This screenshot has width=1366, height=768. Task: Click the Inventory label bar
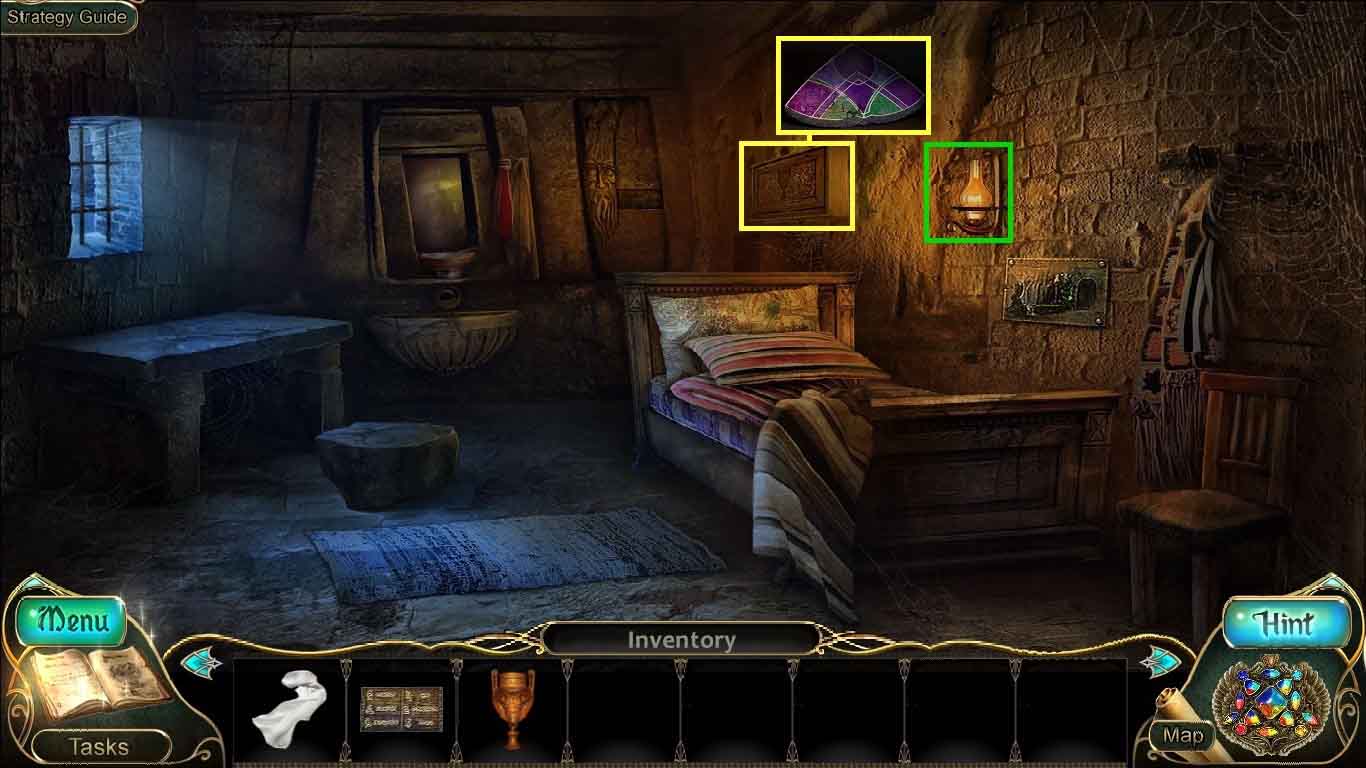point(683,640)
